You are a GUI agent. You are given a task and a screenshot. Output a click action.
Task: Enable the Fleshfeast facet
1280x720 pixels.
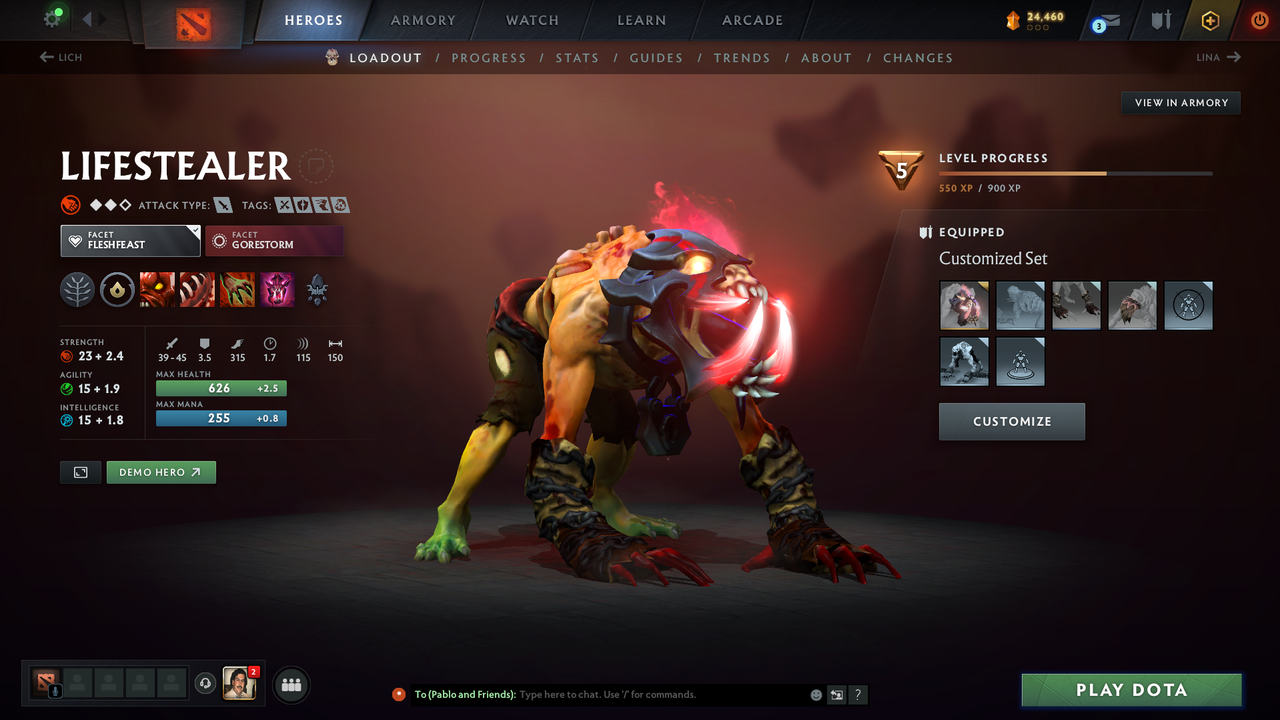[130, 240]
